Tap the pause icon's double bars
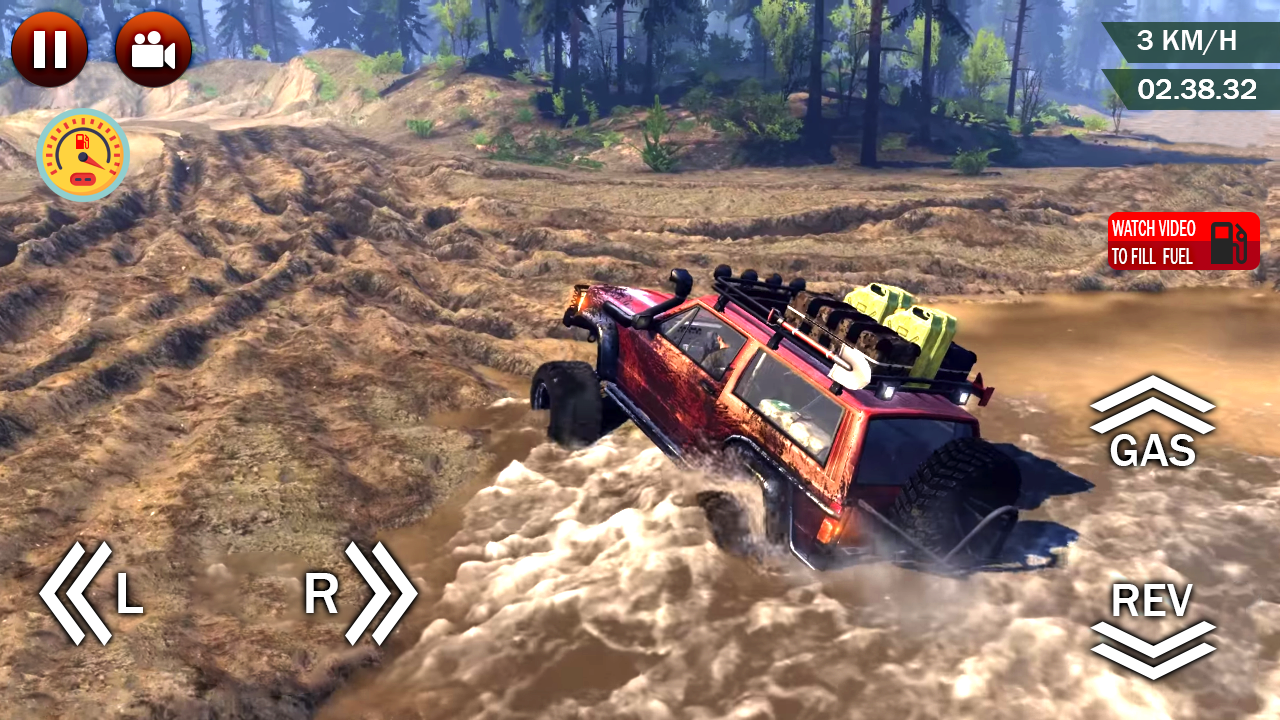Viewport: 1280px width, 720px height. 51,47
